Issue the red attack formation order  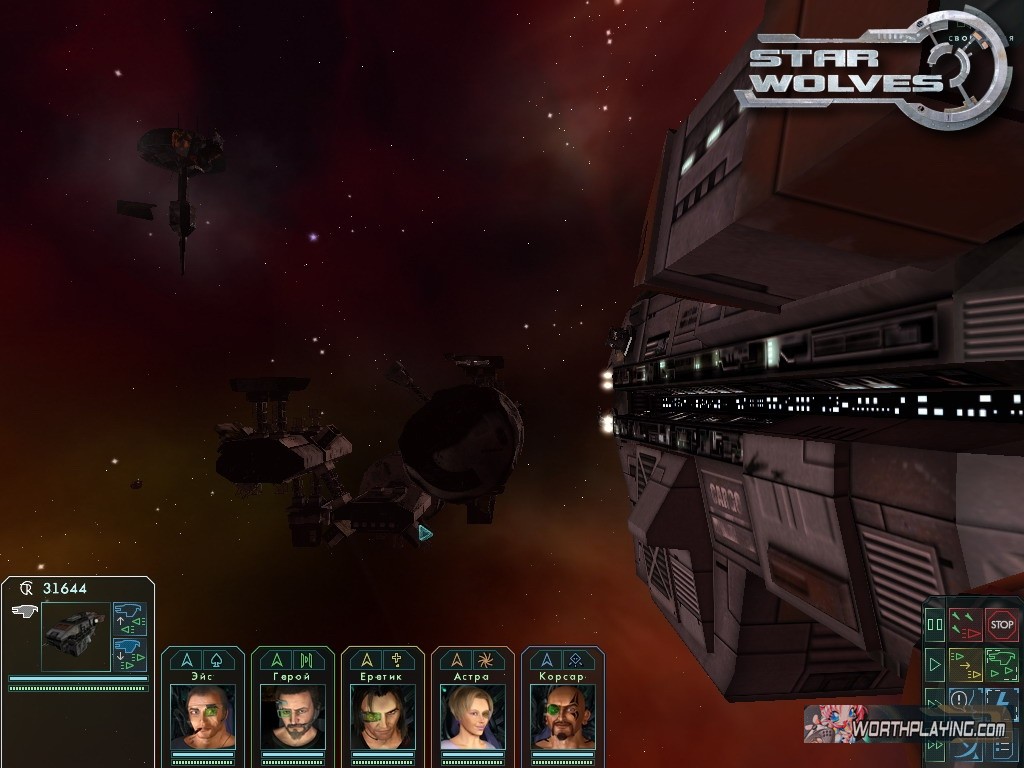click(x=966, y=625)
